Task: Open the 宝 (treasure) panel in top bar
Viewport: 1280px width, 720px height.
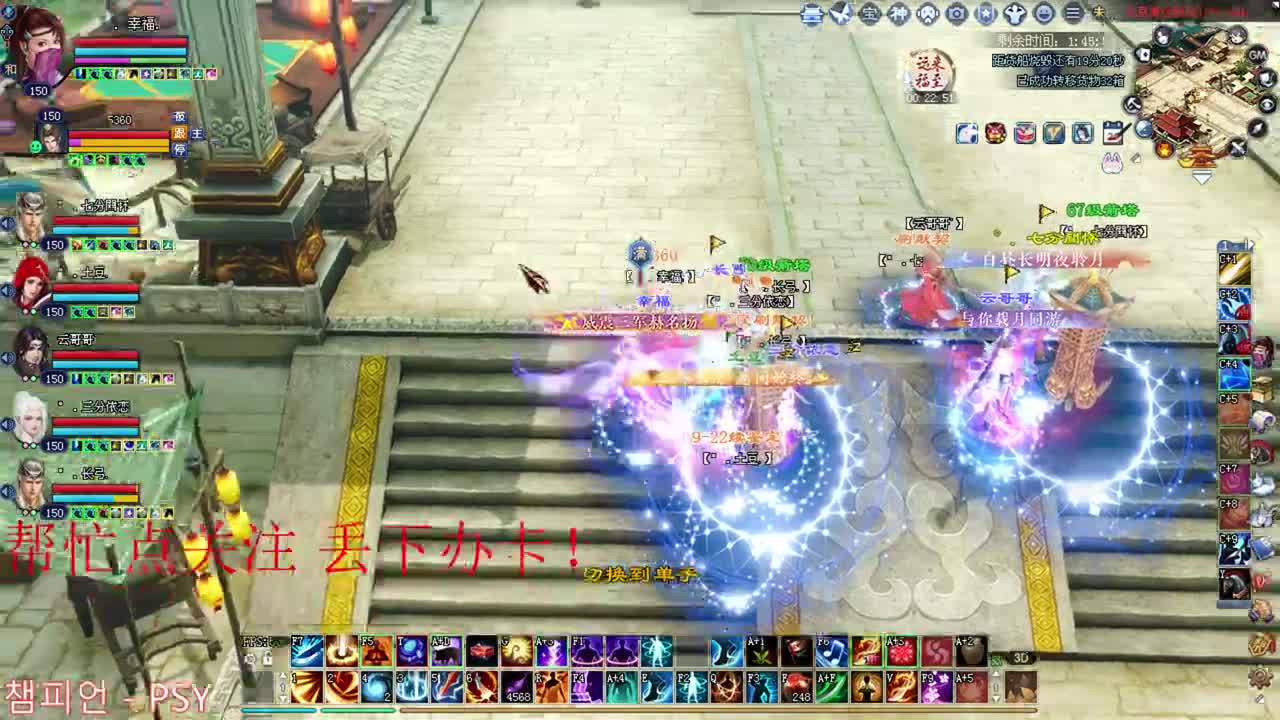Action: (870, 13)
